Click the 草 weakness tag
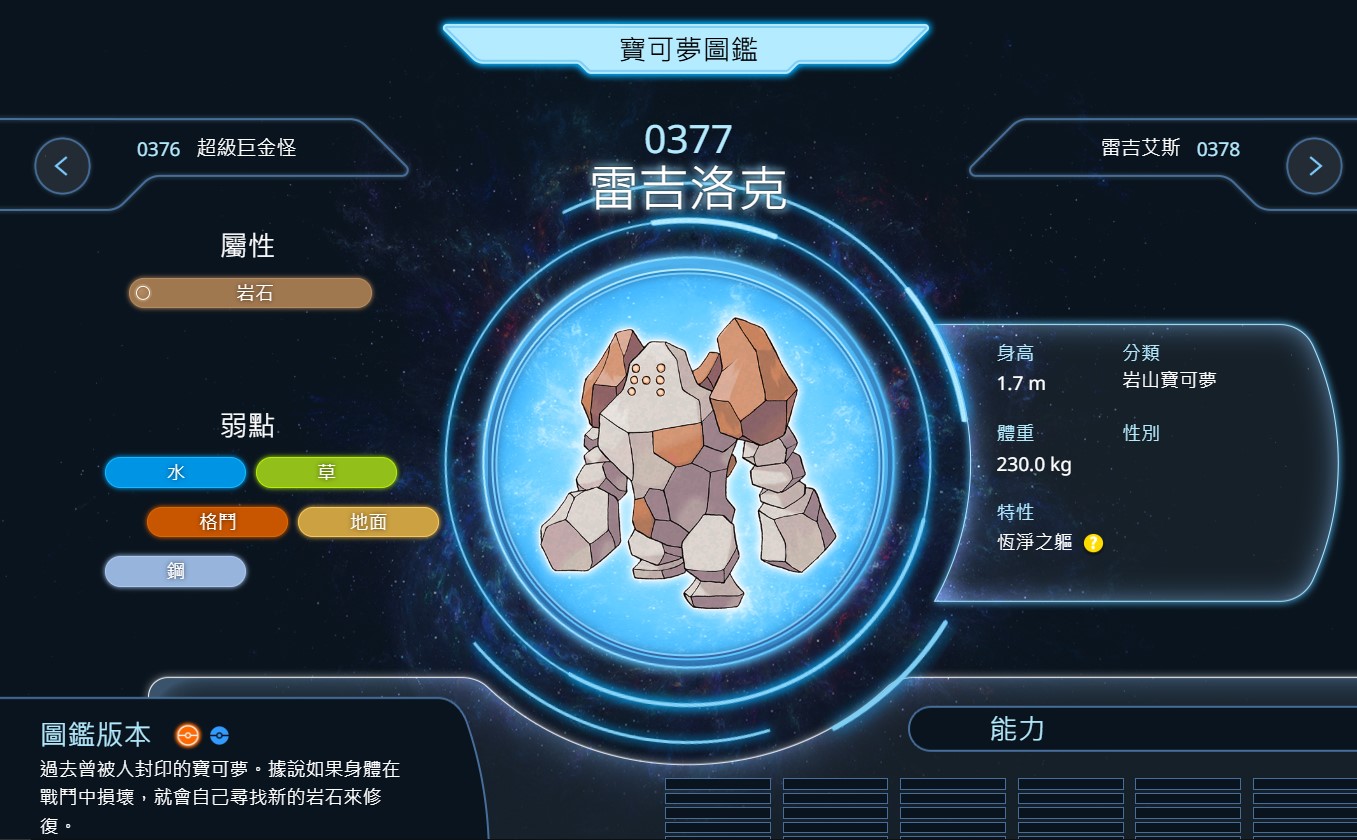Screen dimensions: 1357x840 (326, 472)
